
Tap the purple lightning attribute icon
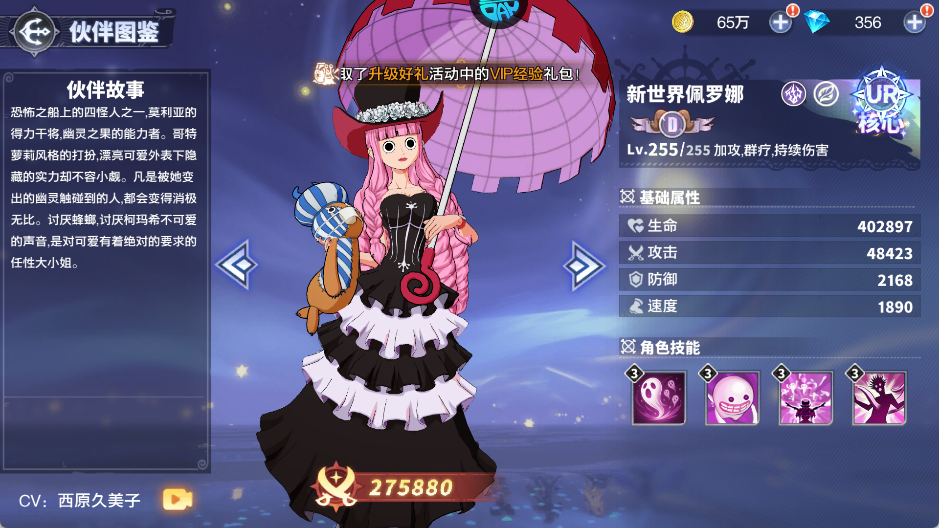(794, 94)
